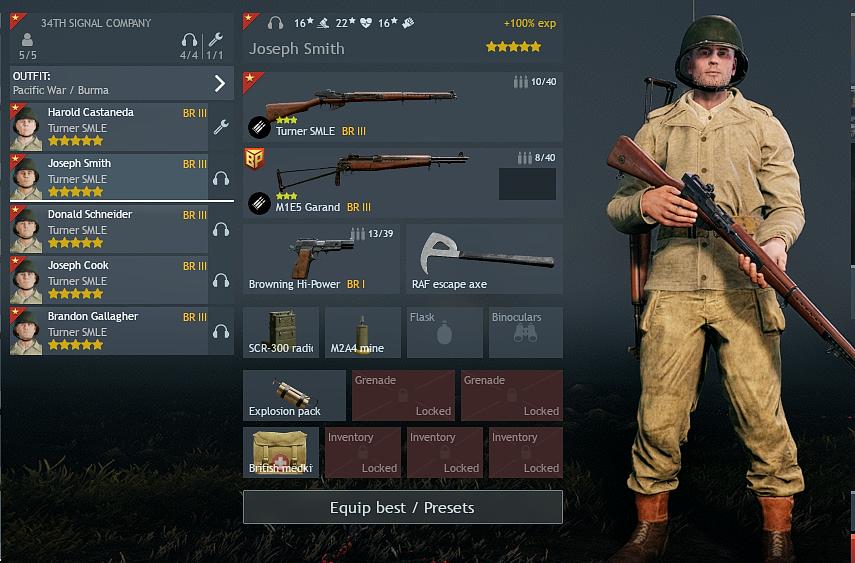Viewport: 855px width, 563px height.
Task: Select the M1E5 Garand weapon slot
Action: tap(402, 182)
